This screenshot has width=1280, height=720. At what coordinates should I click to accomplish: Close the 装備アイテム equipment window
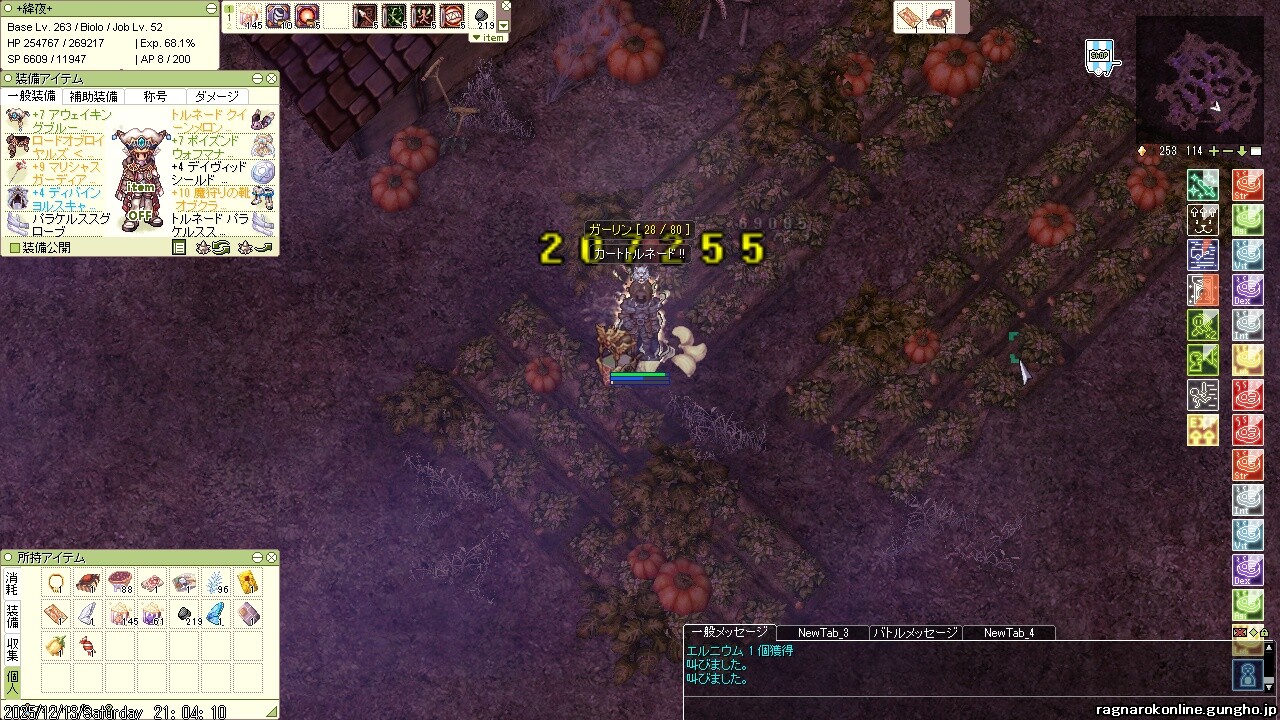(x=271, y=78)
